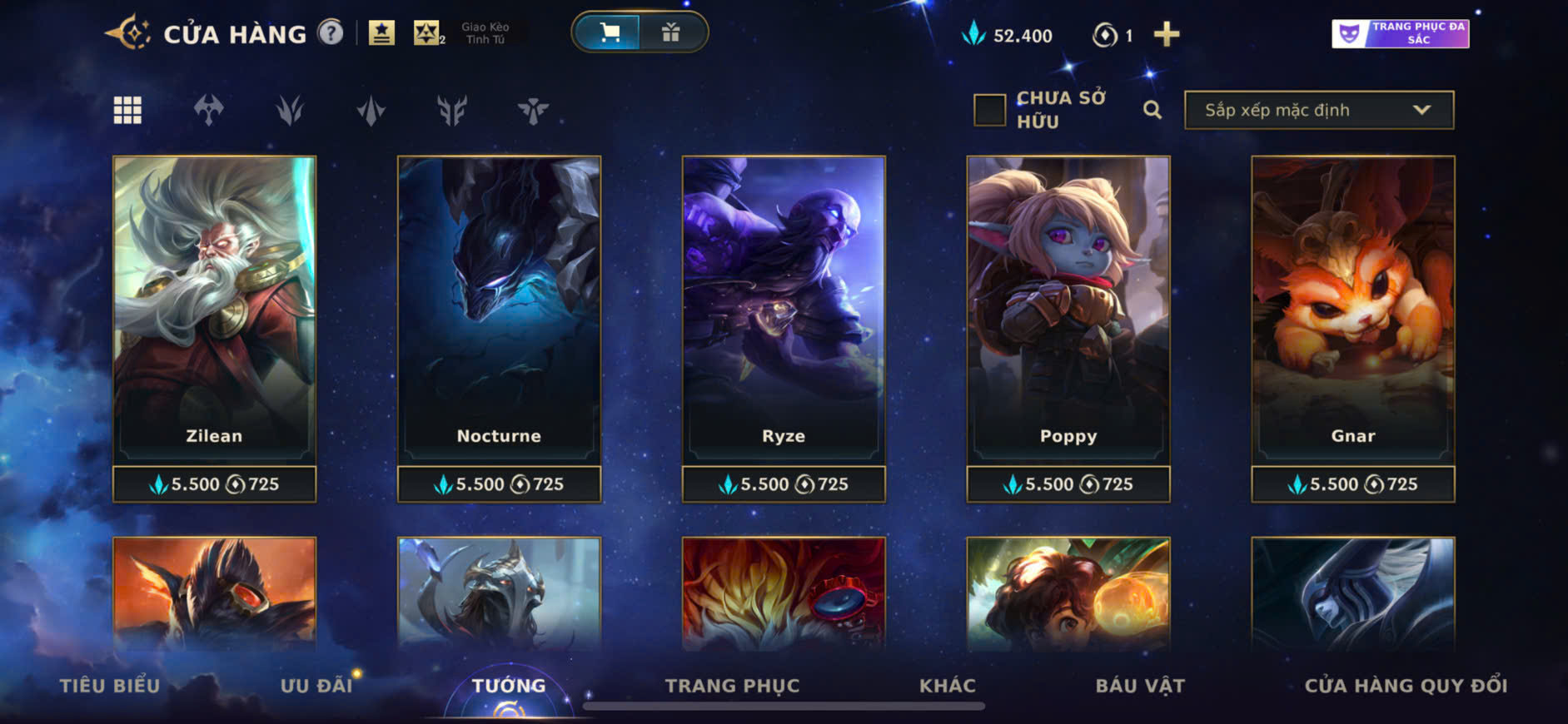Switch to the Báu Vật tab
Viewport: 1568px width, 724px height.
[x=1140, y=685]
